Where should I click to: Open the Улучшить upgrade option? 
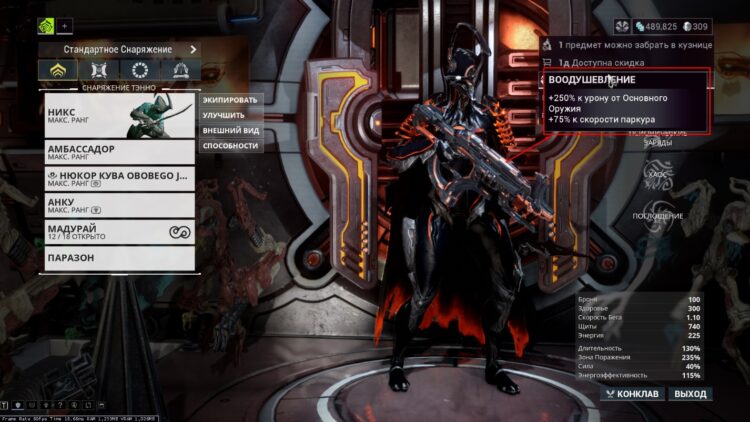coord(230,115)
